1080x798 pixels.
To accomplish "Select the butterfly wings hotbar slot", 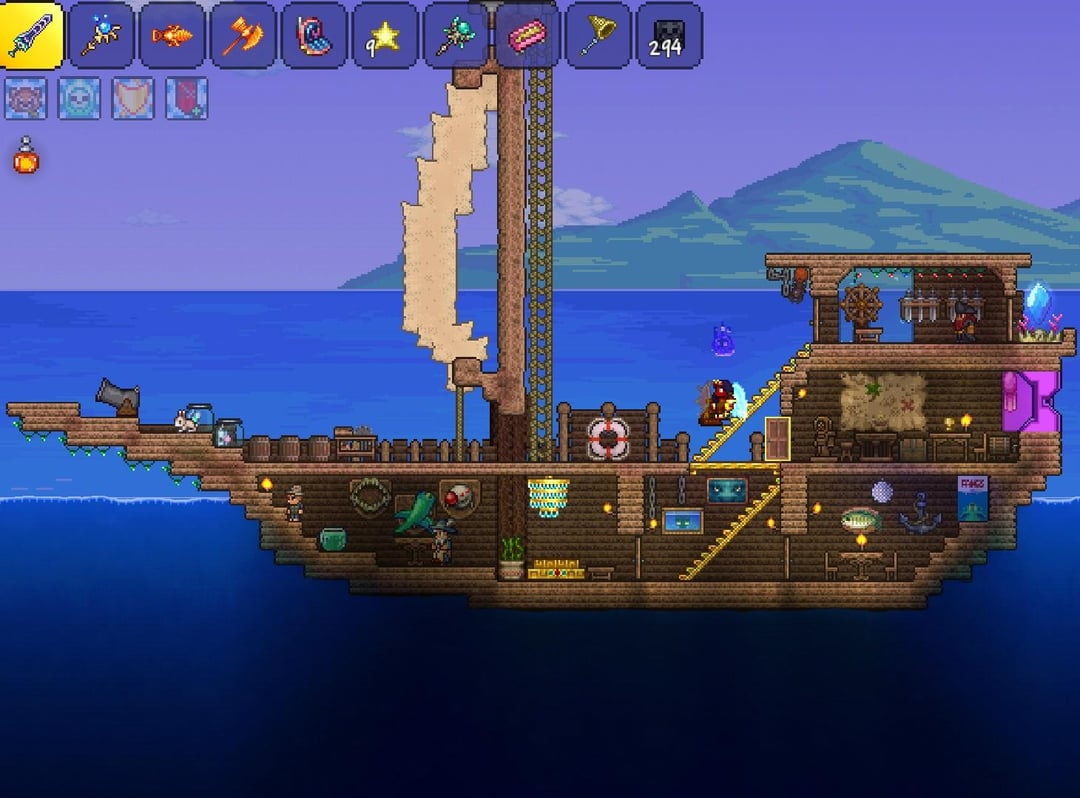I will tap(314, 36).
